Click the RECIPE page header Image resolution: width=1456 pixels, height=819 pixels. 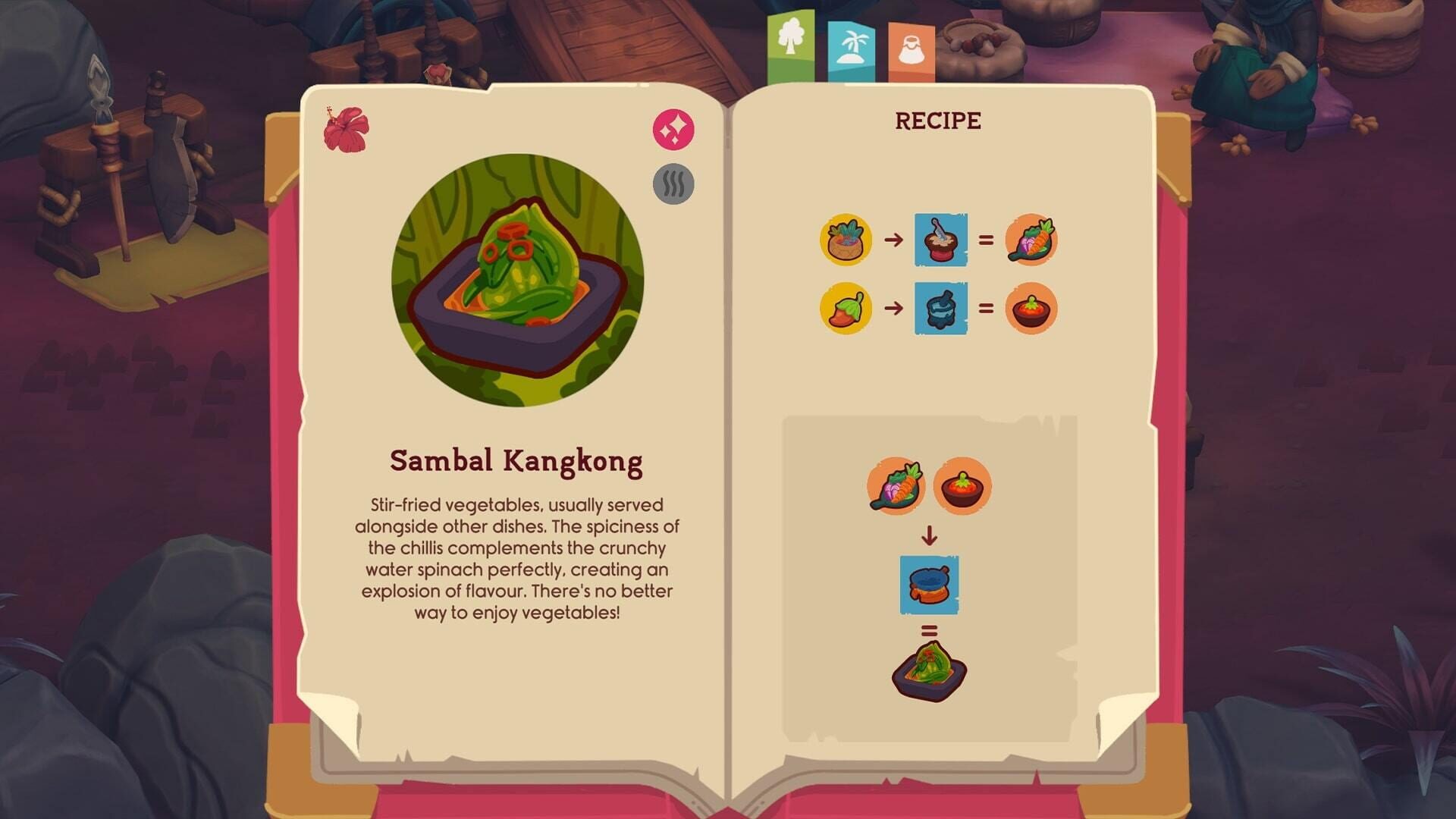938,118
